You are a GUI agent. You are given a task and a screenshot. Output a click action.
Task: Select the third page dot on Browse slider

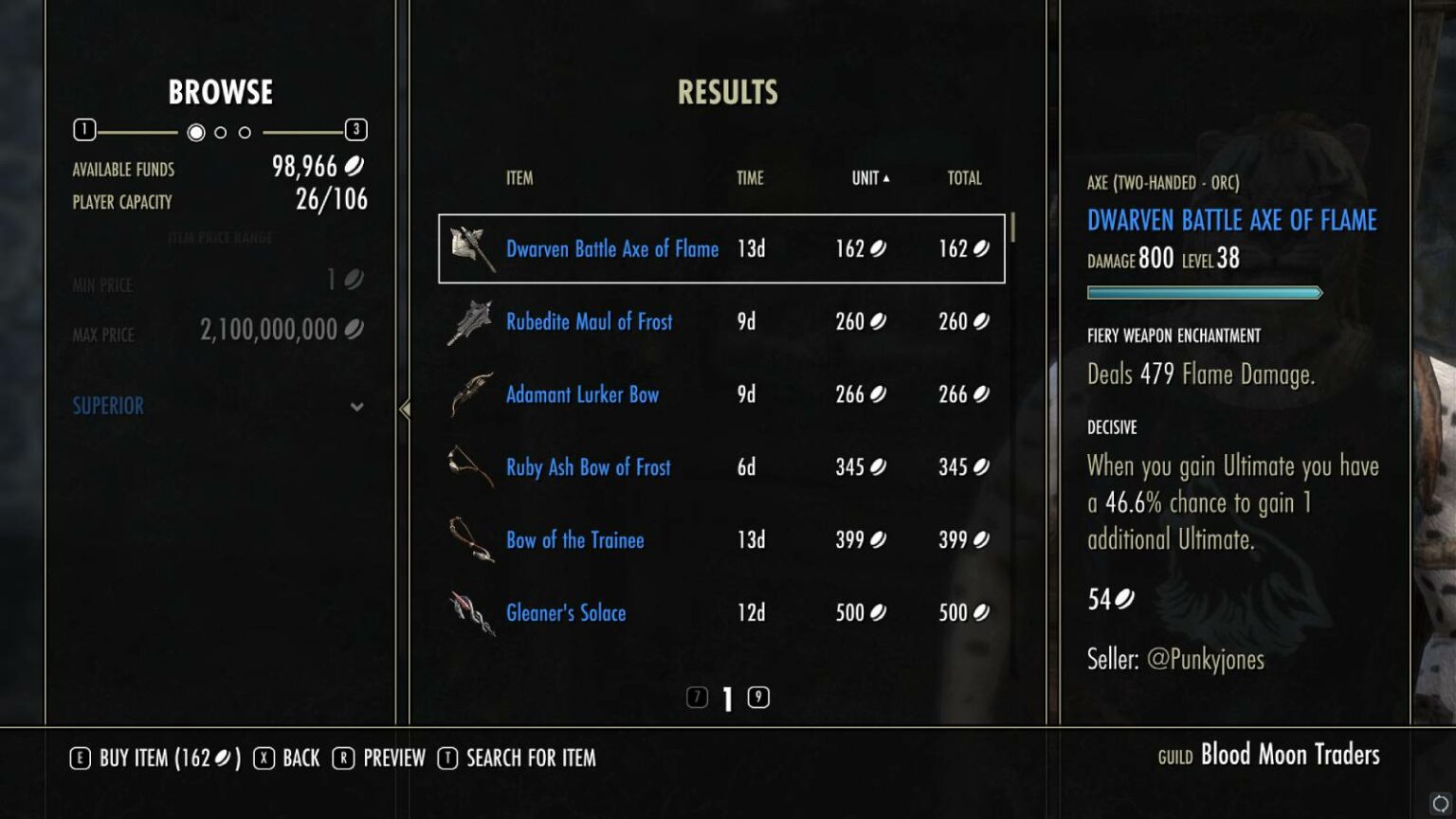pyautogui.click(x=243, y=133)
